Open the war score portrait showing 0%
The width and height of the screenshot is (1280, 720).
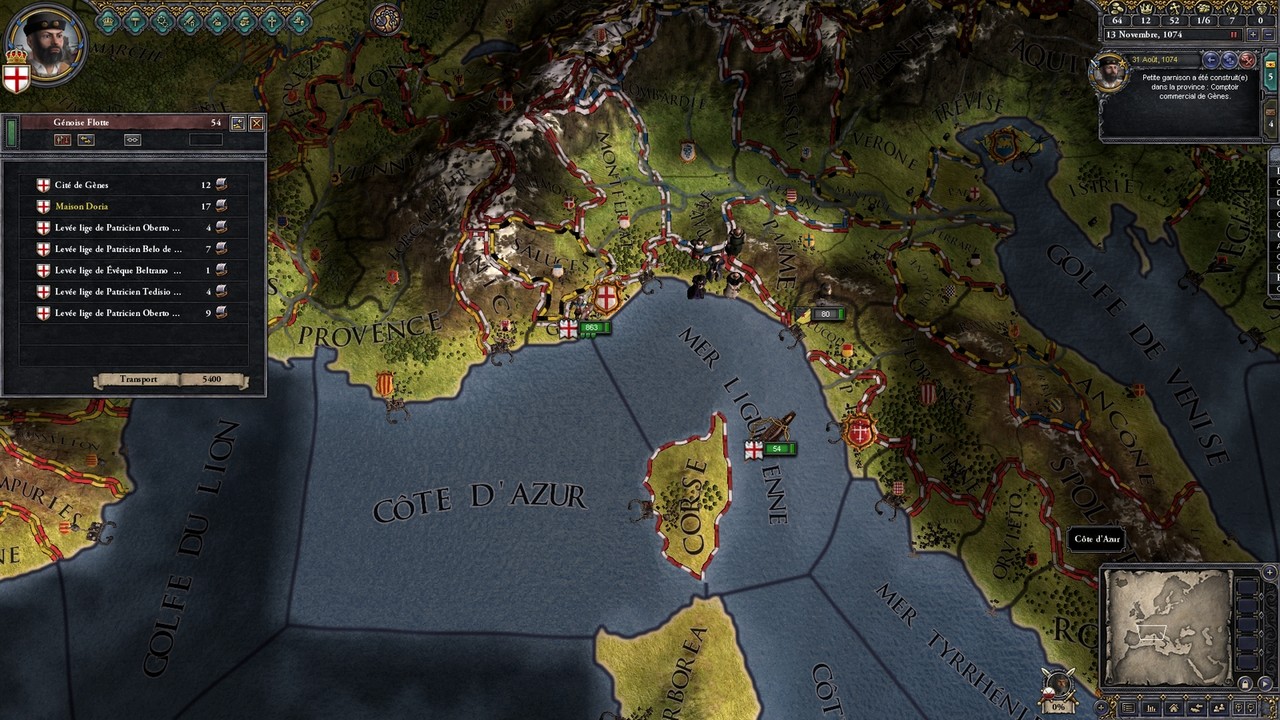(x=1058, y=688)
